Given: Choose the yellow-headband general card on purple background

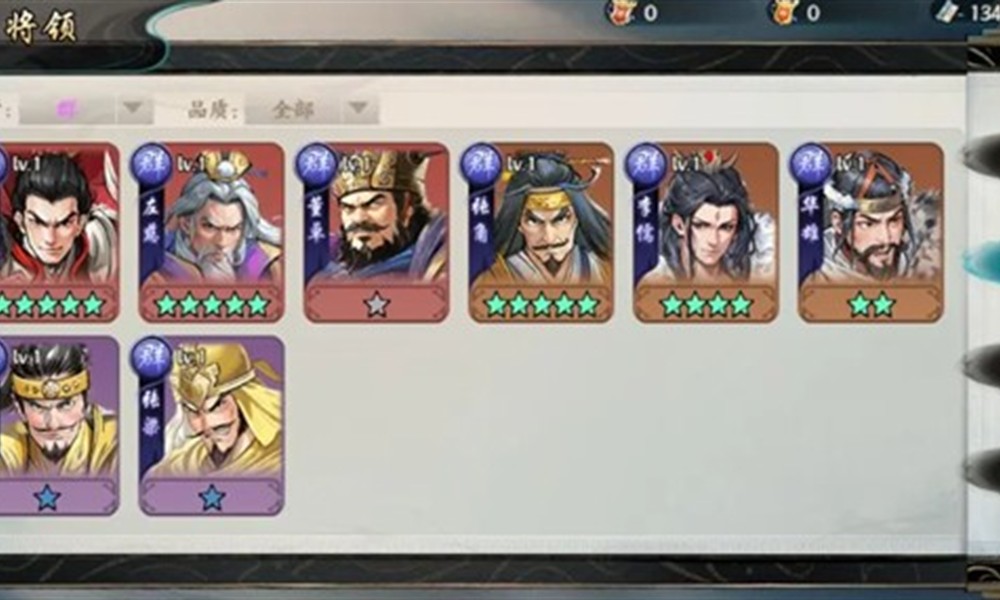Looking at the screenshot, I should [55, 425].
